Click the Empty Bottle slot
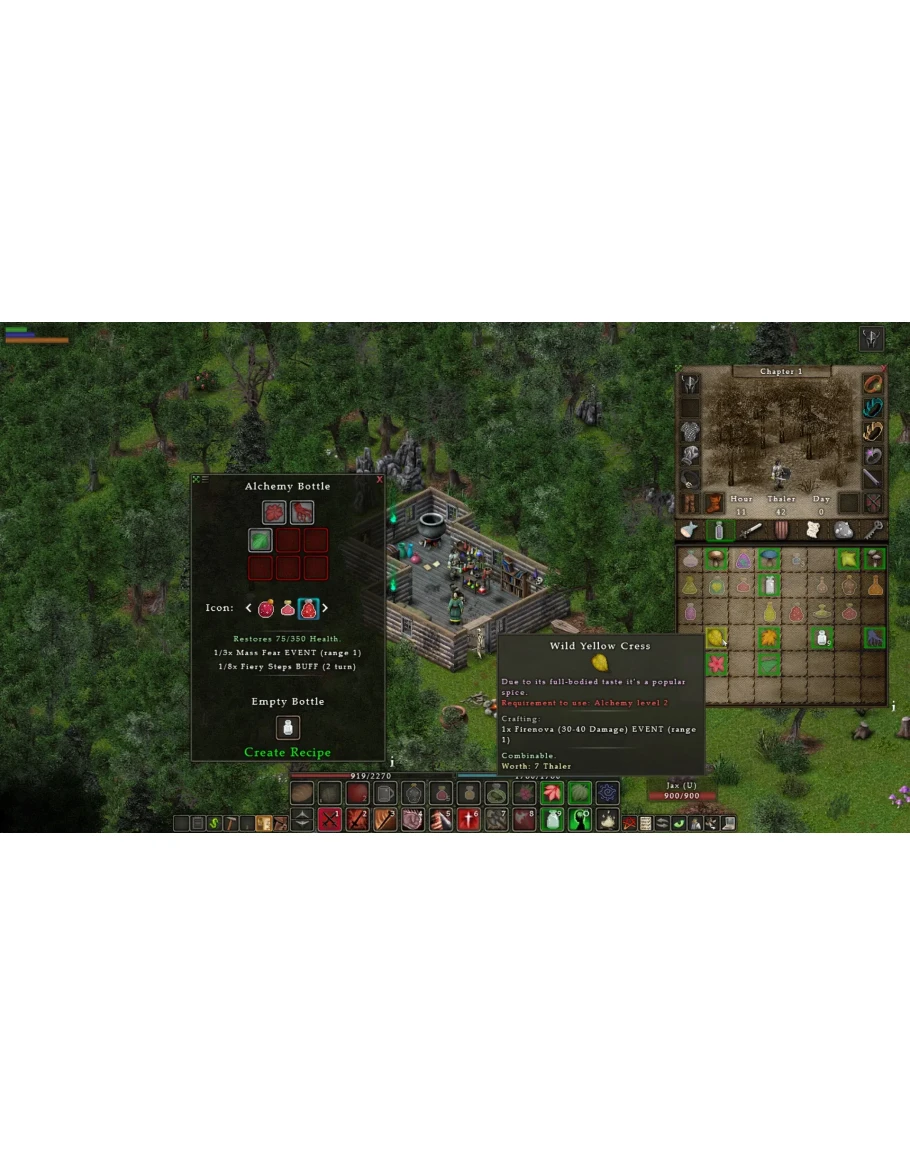This screenshot has width=910, height=1155. point(288,727)
